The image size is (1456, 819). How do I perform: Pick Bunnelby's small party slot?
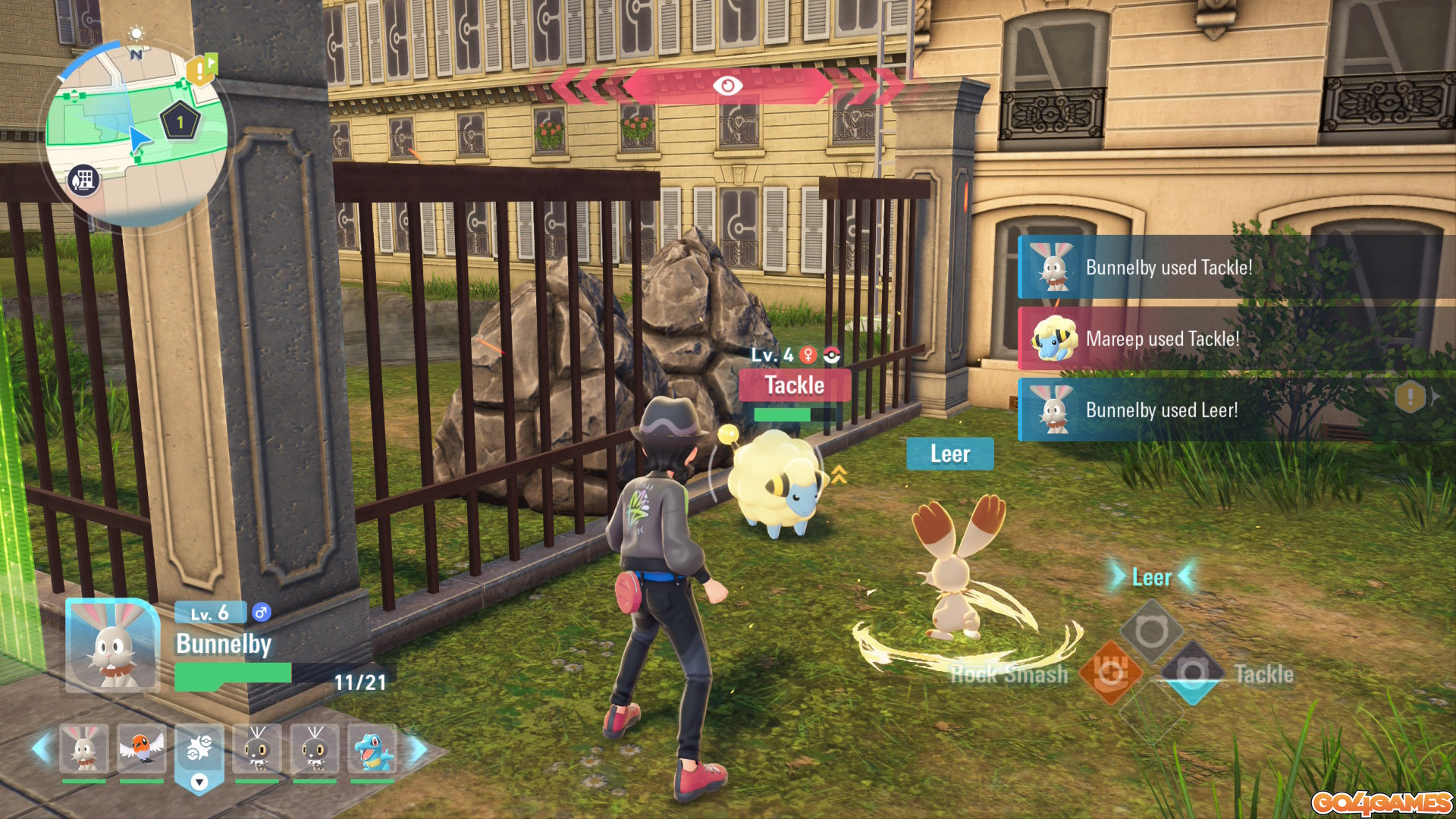83,748
